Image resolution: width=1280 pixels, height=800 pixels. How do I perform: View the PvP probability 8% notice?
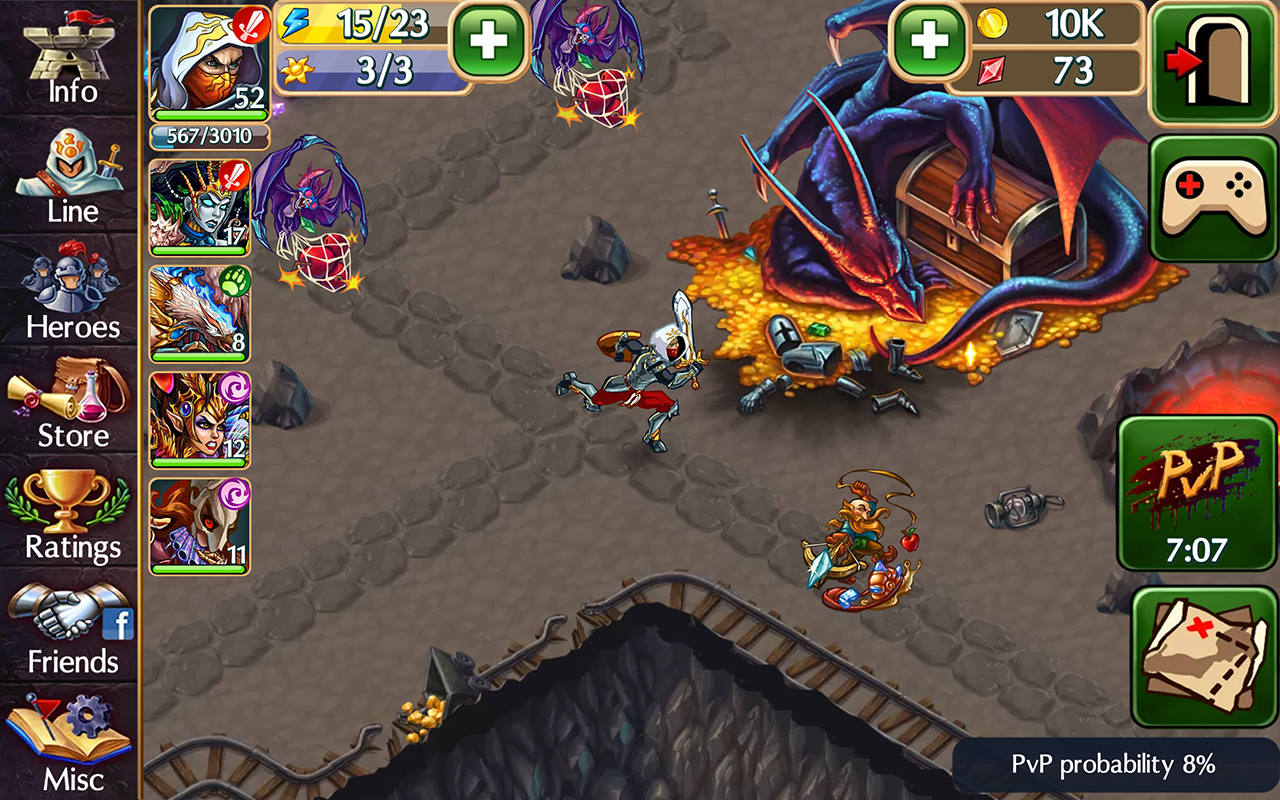coord(1110,765)
